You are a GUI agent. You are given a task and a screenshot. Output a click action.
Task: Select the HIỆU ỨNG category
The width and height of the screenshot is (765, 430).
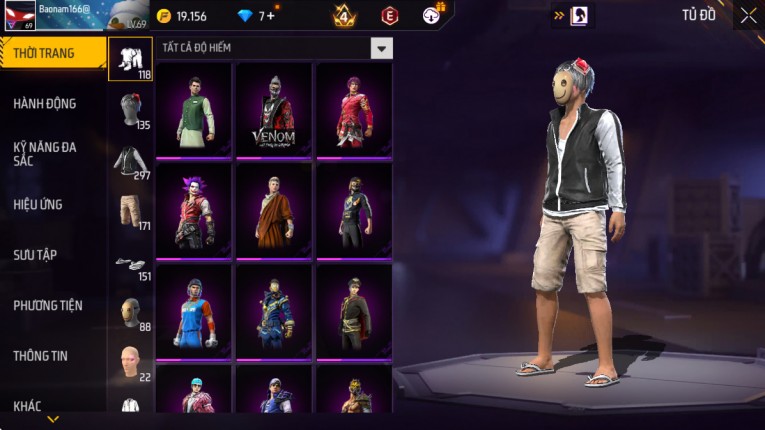38,205
